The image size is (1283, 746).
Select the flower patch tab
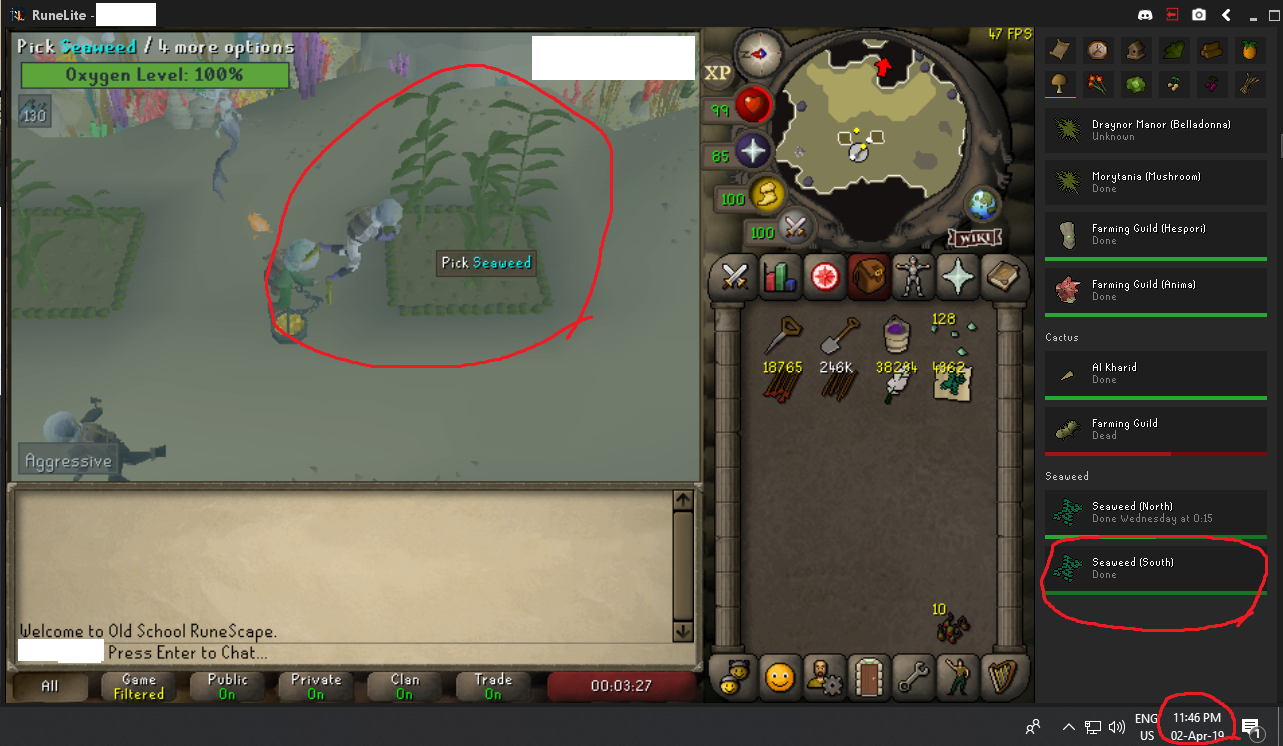point(1098,84)
